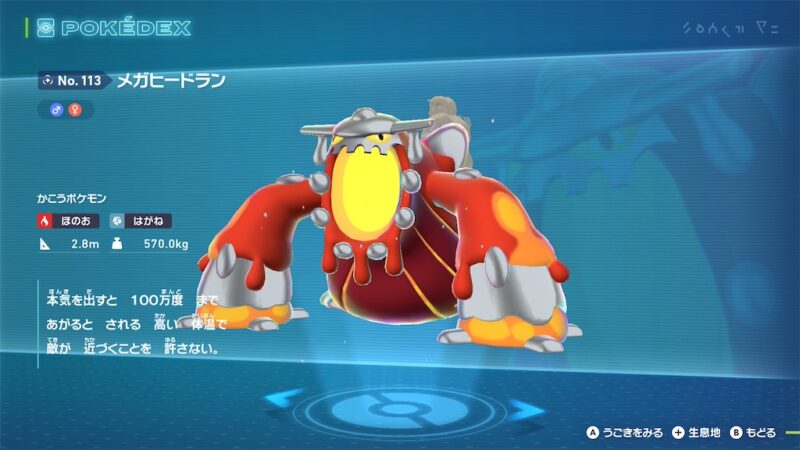Screen dimensions: 800x450
Task: Click the はがね steel type badge
Action: pos(135,220)
